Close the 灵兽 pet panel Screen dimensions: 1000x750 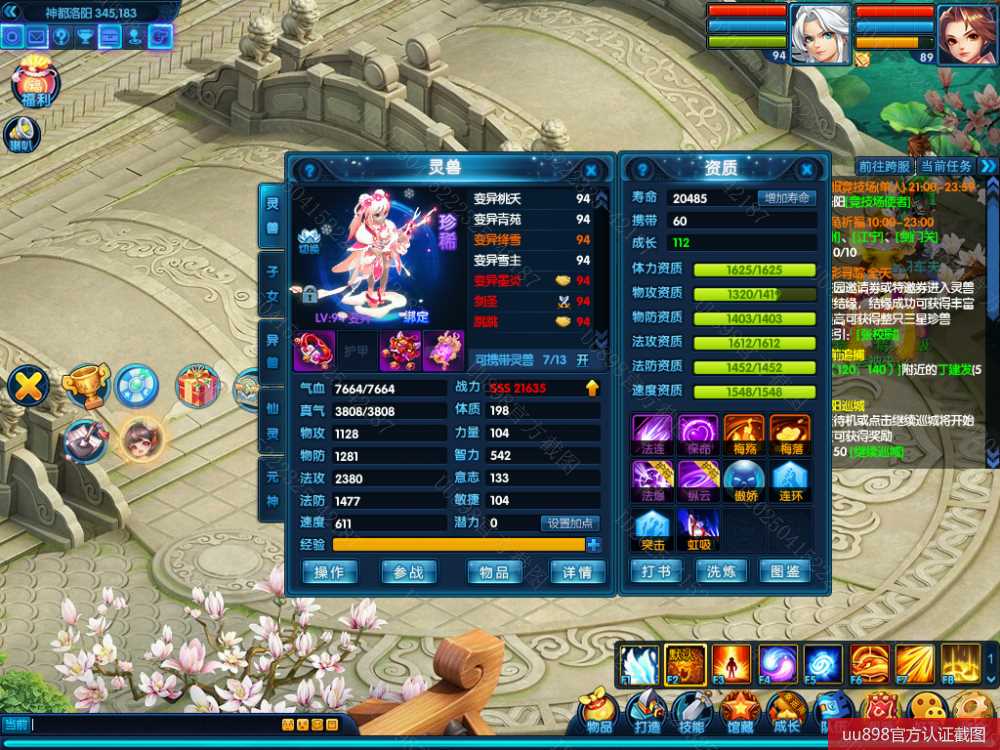click(x=591, y=170)
